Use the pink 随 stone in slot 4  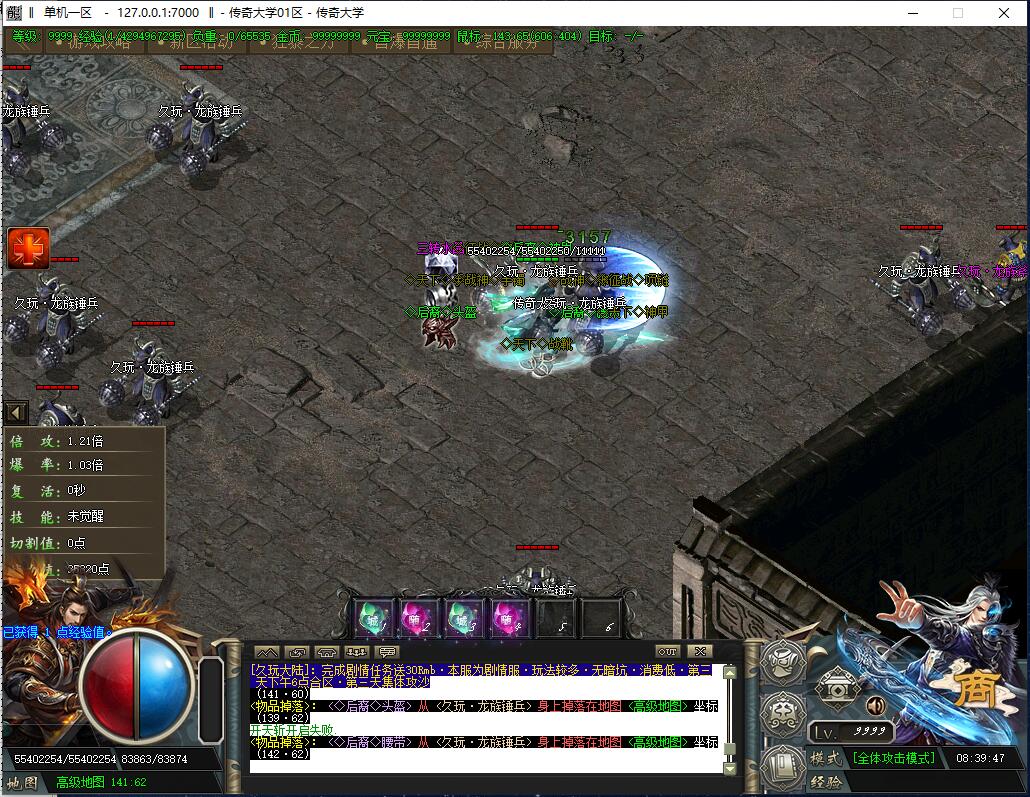tap(509, 618)
